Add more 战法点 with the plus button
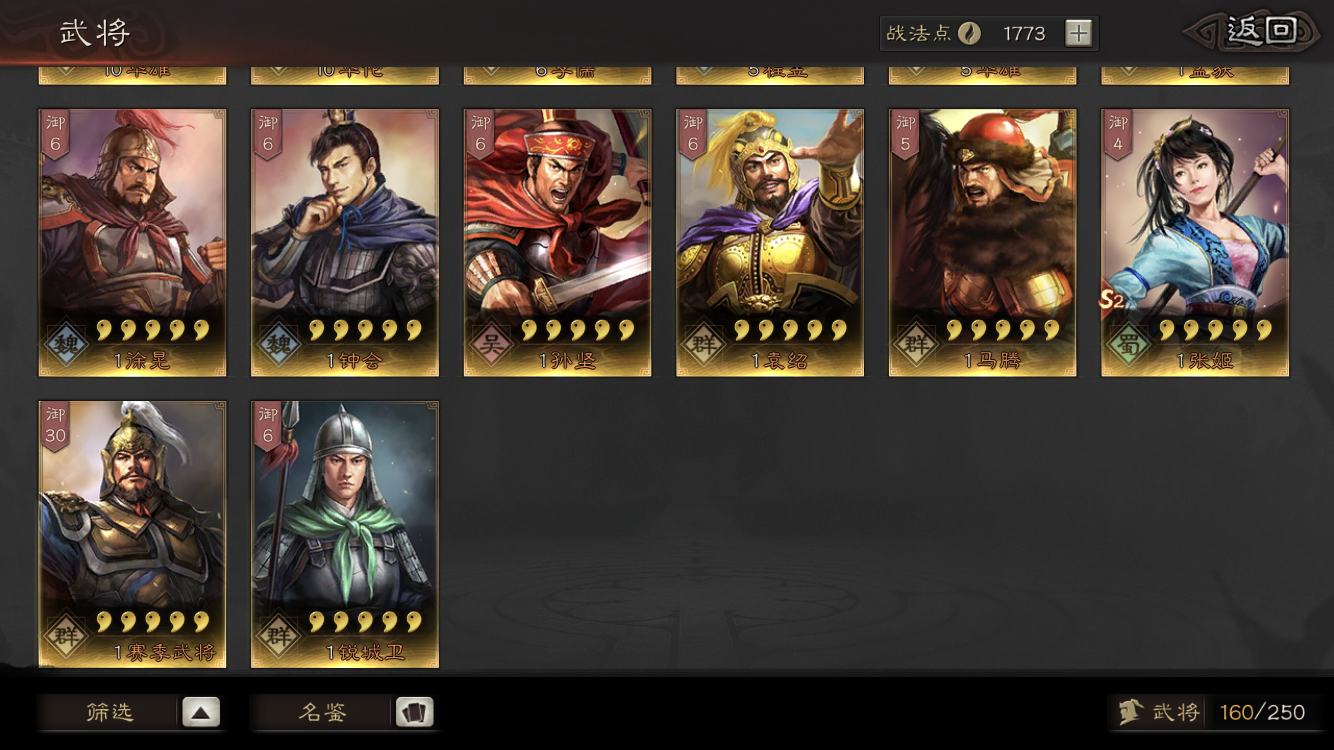The image size is (1334, 750). click(x=1078, y=34)
